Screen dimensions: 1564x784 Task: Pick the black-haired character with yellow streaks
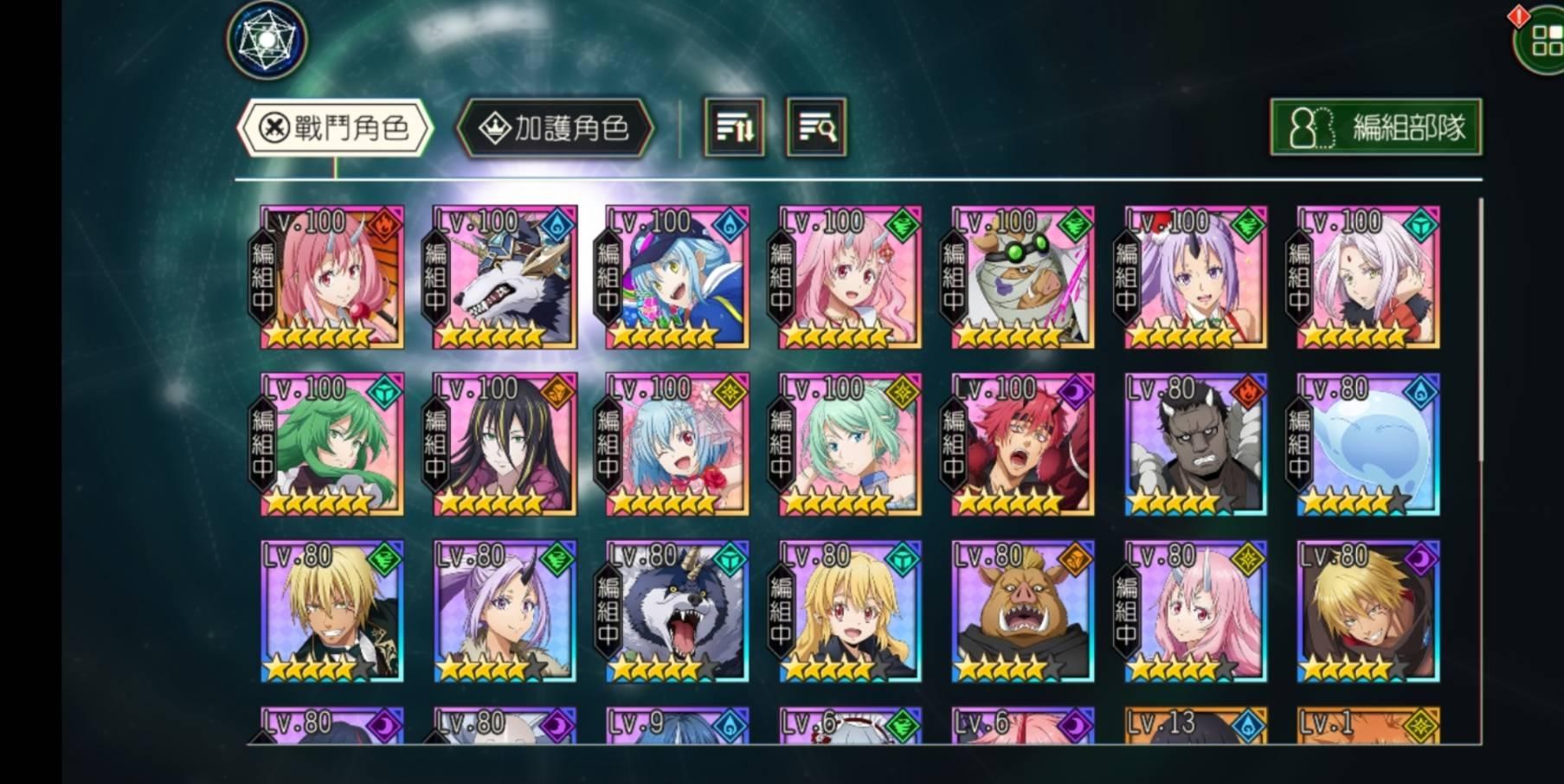(505, 445)
